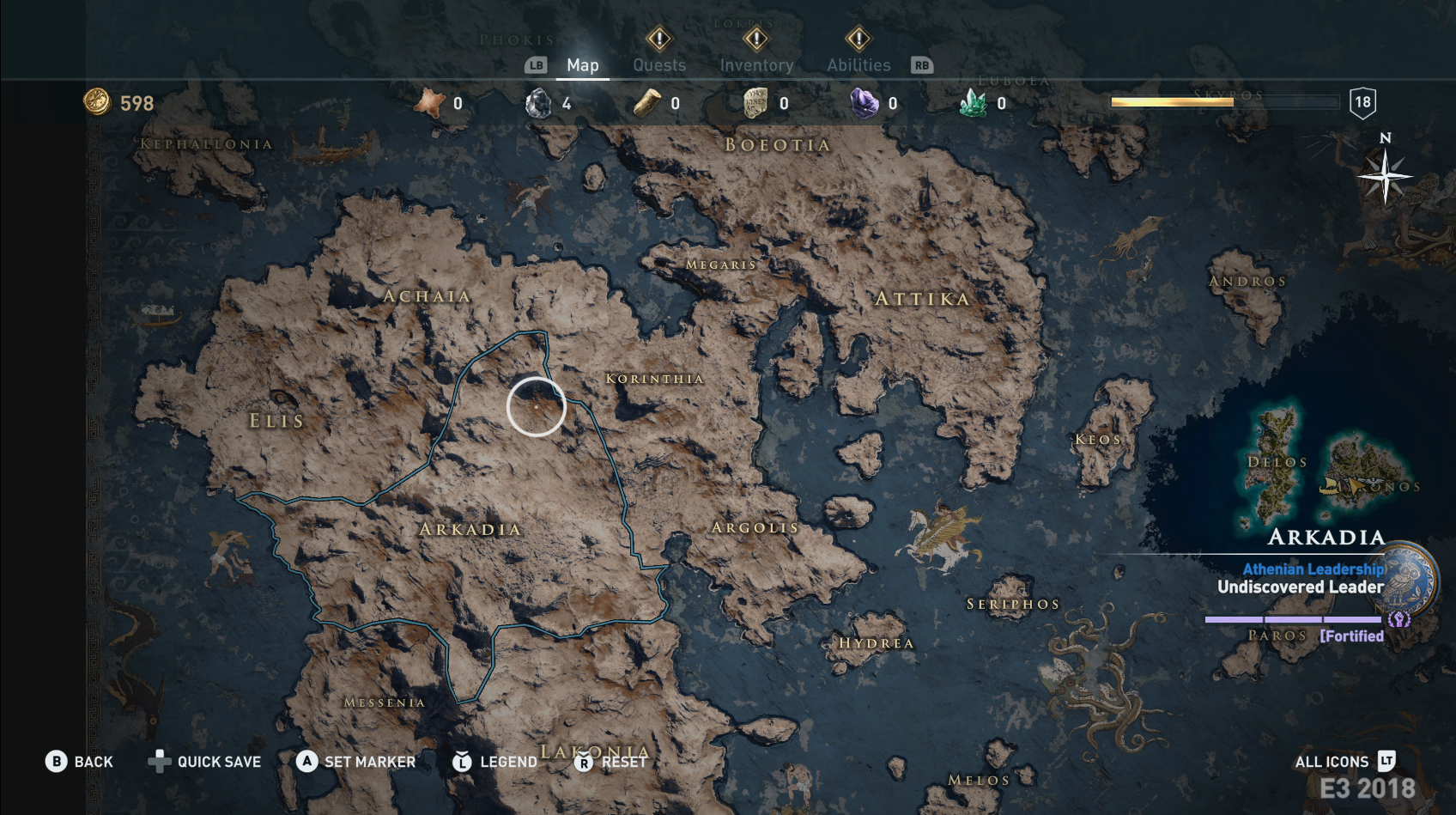
Task: Expand the LB previous menu arrow
Action: (537, 64)
